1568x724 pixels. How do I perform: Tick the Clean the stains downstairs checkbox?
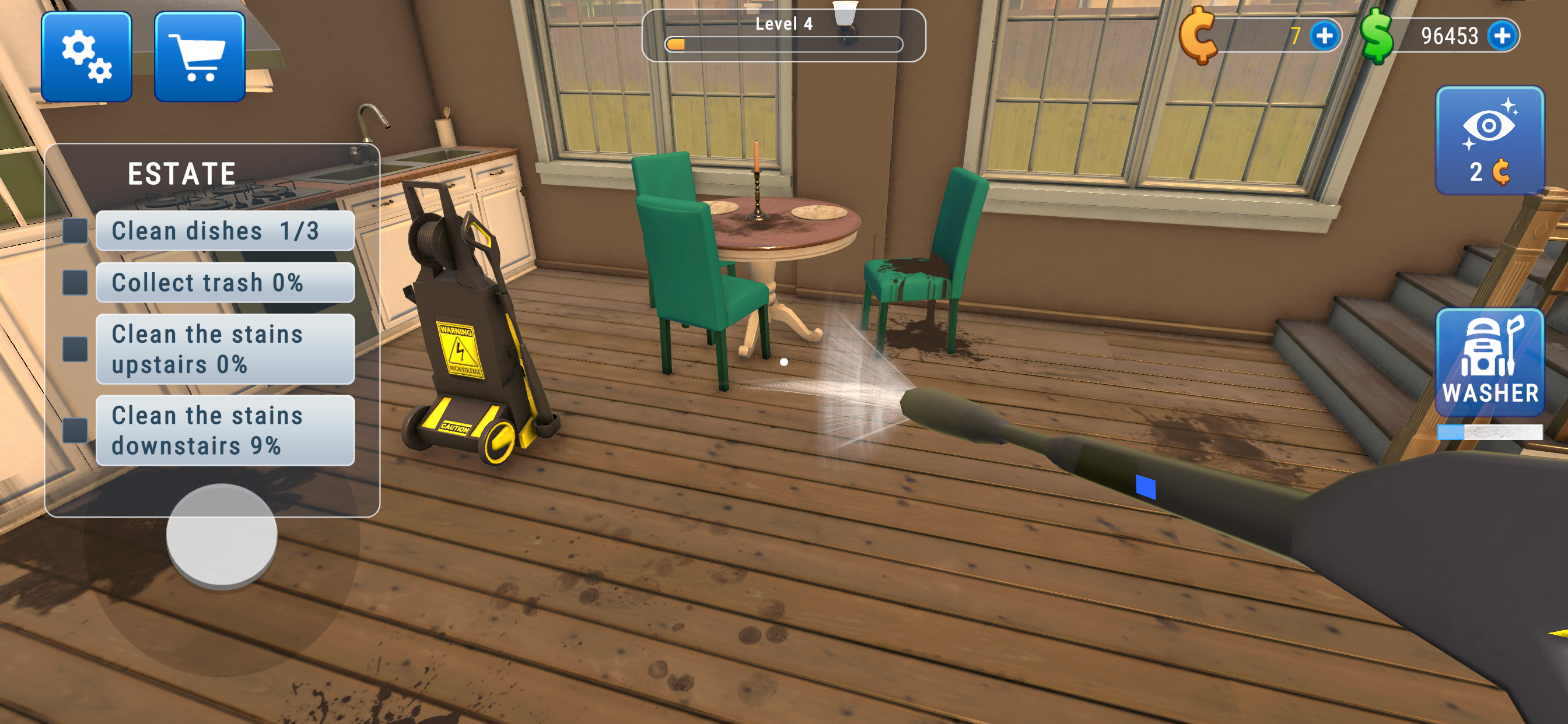coord(74,430)
